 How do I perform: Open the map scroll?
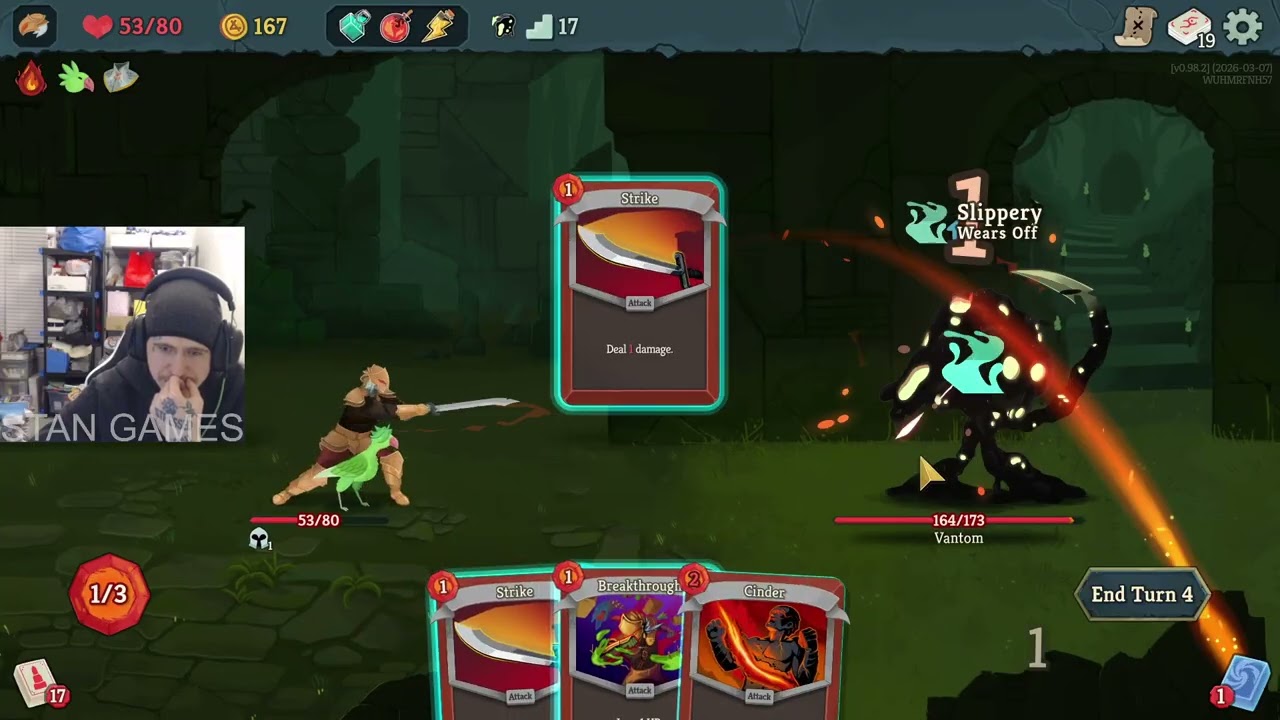[x=1137, y=27]
